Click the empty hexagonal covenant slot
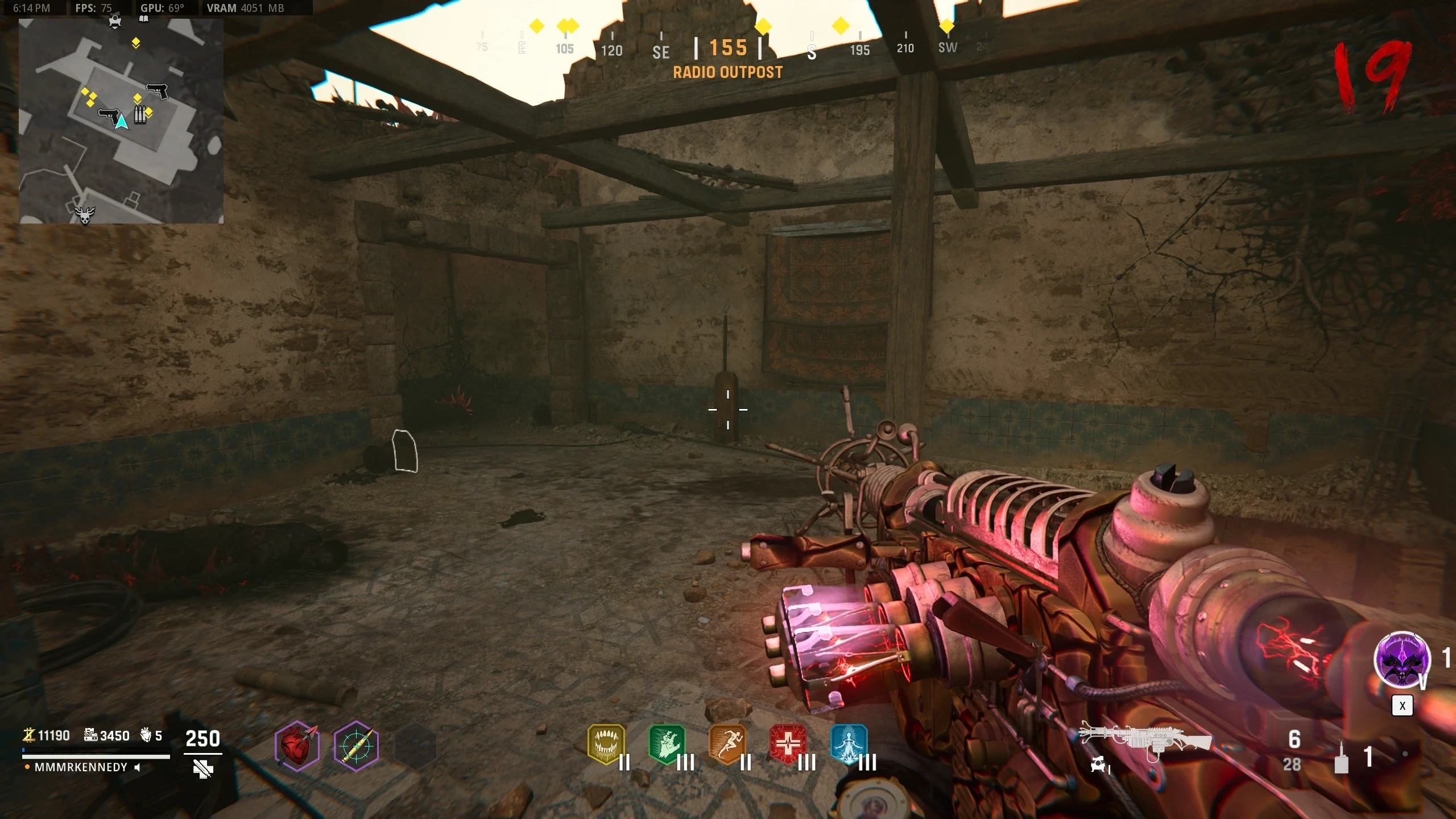This screenshot has height=819, width=1456. 415,746
